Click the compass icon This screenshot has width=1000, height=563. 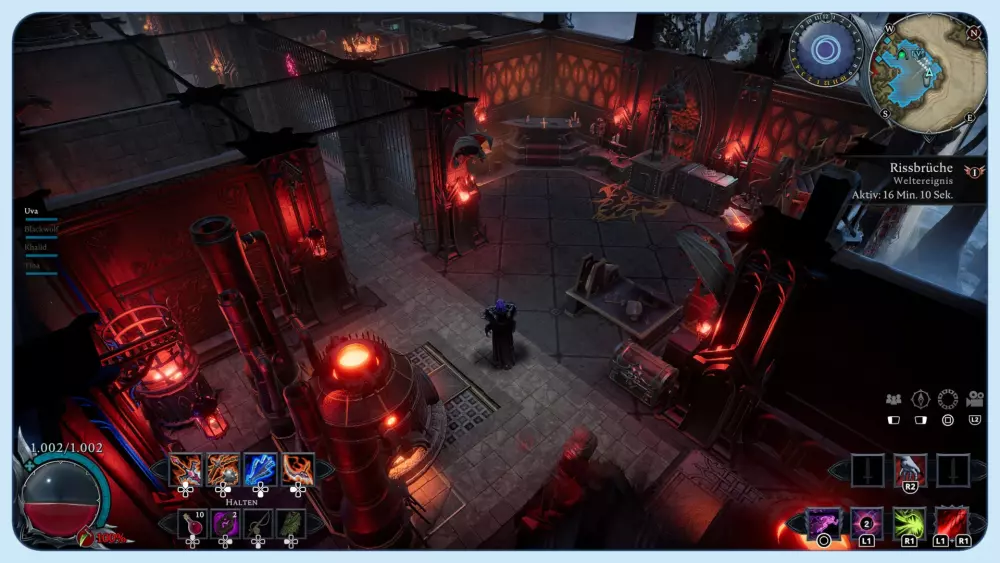(921, 399)
